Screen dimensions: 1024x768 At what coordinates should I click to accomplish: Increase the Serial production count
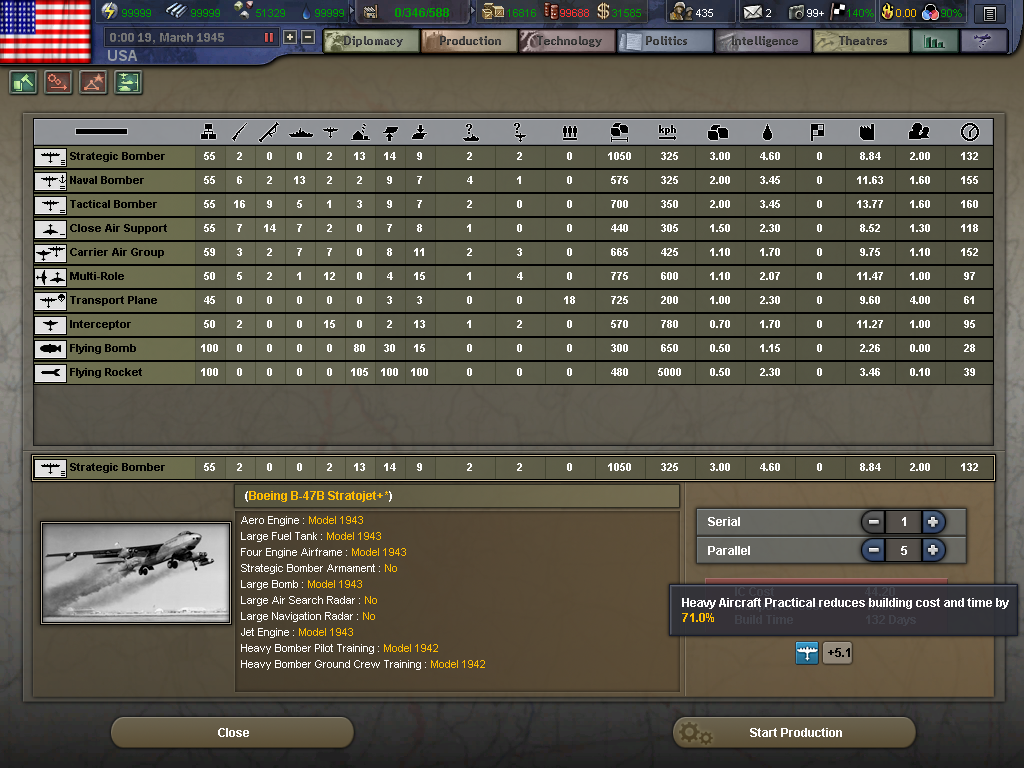[x=932, y=522]
